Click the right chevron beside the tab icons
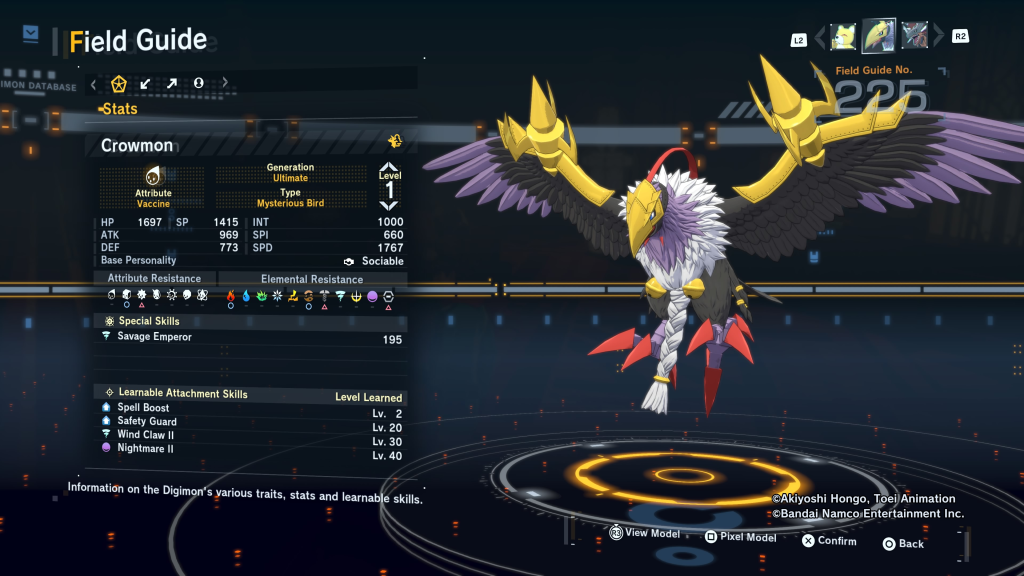 (x=225, y=83)
